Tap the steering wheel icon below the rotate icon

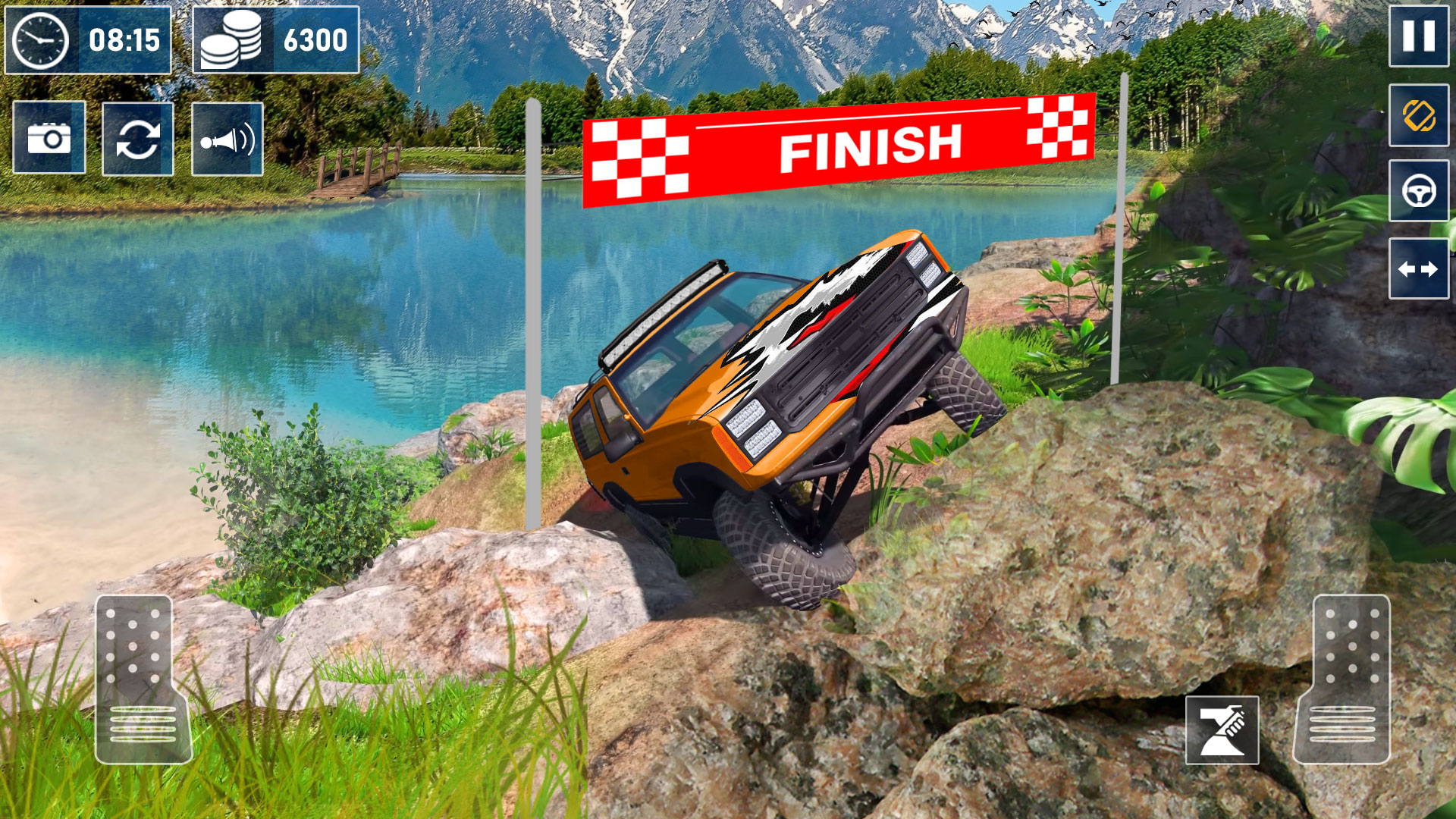1419,192
